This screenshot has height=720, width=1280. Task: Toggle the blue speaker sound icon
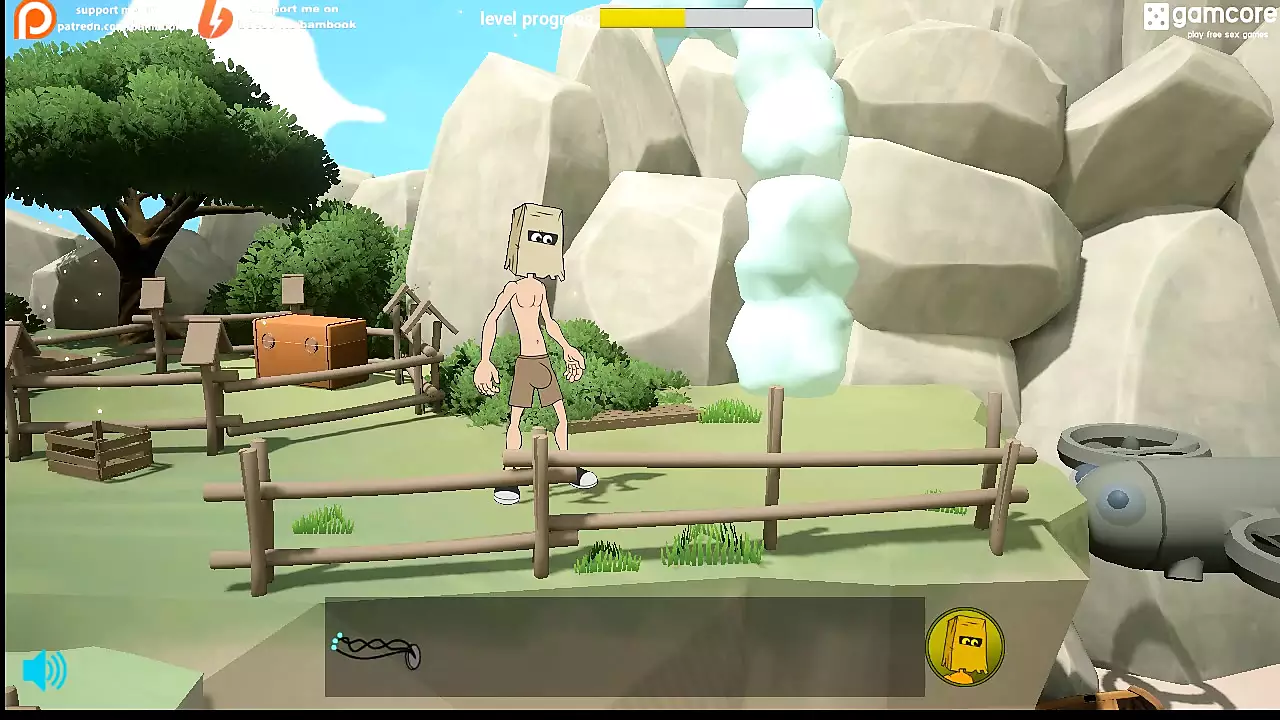(x=44, y=670)
